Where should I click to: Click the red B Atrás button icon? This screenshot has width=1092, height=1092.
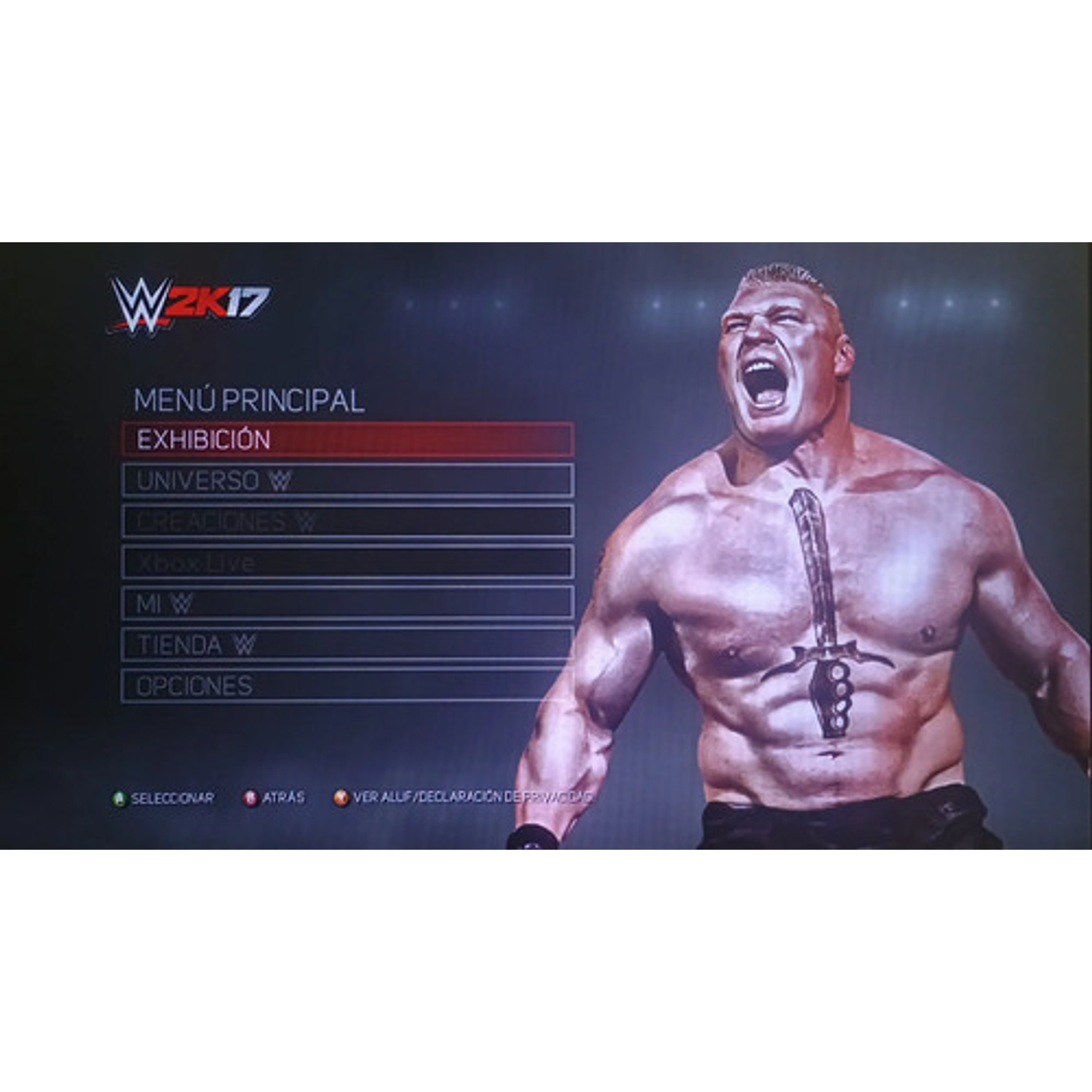[252, 797]
